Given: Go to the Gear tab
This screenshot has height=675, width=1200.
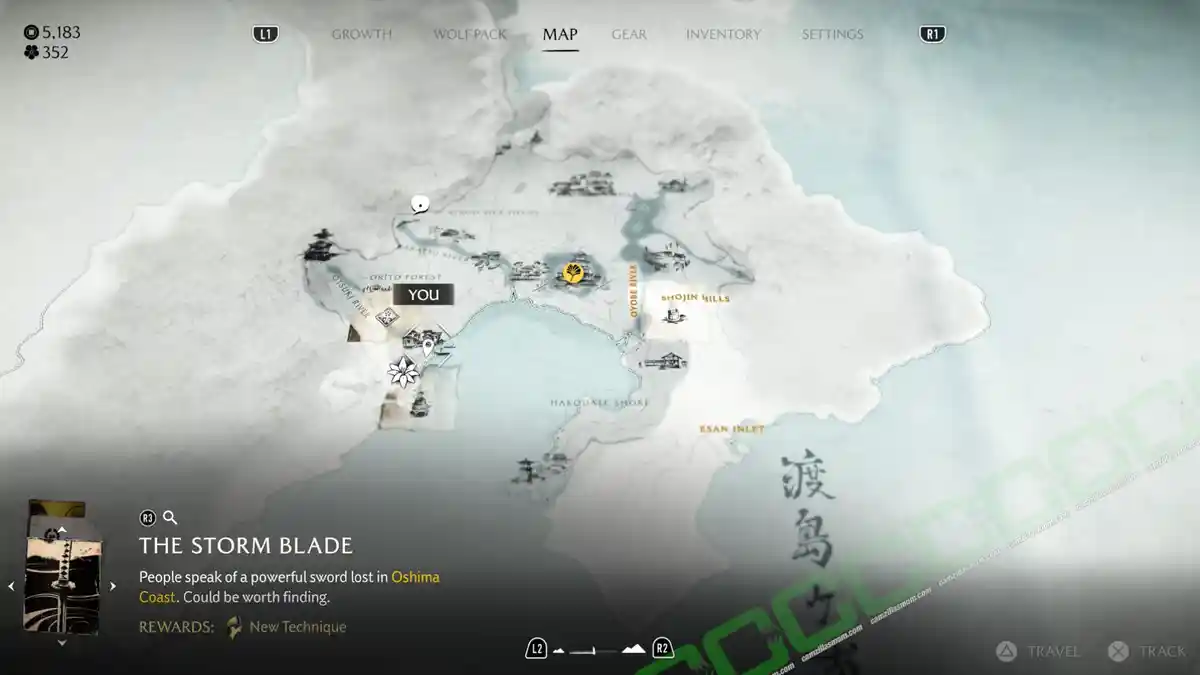Looking at the screenshot, I should coord(629,34).
